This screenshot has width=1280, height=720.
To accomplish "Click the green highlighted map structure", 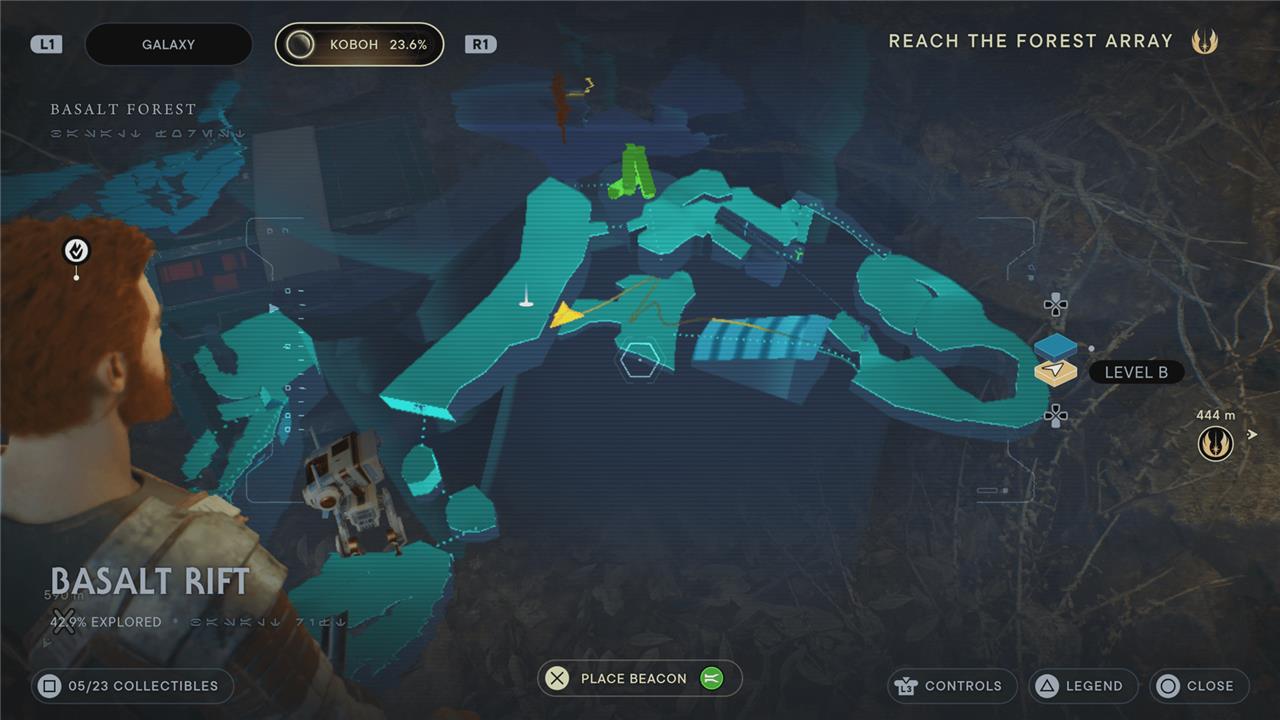I will [634, 172].
